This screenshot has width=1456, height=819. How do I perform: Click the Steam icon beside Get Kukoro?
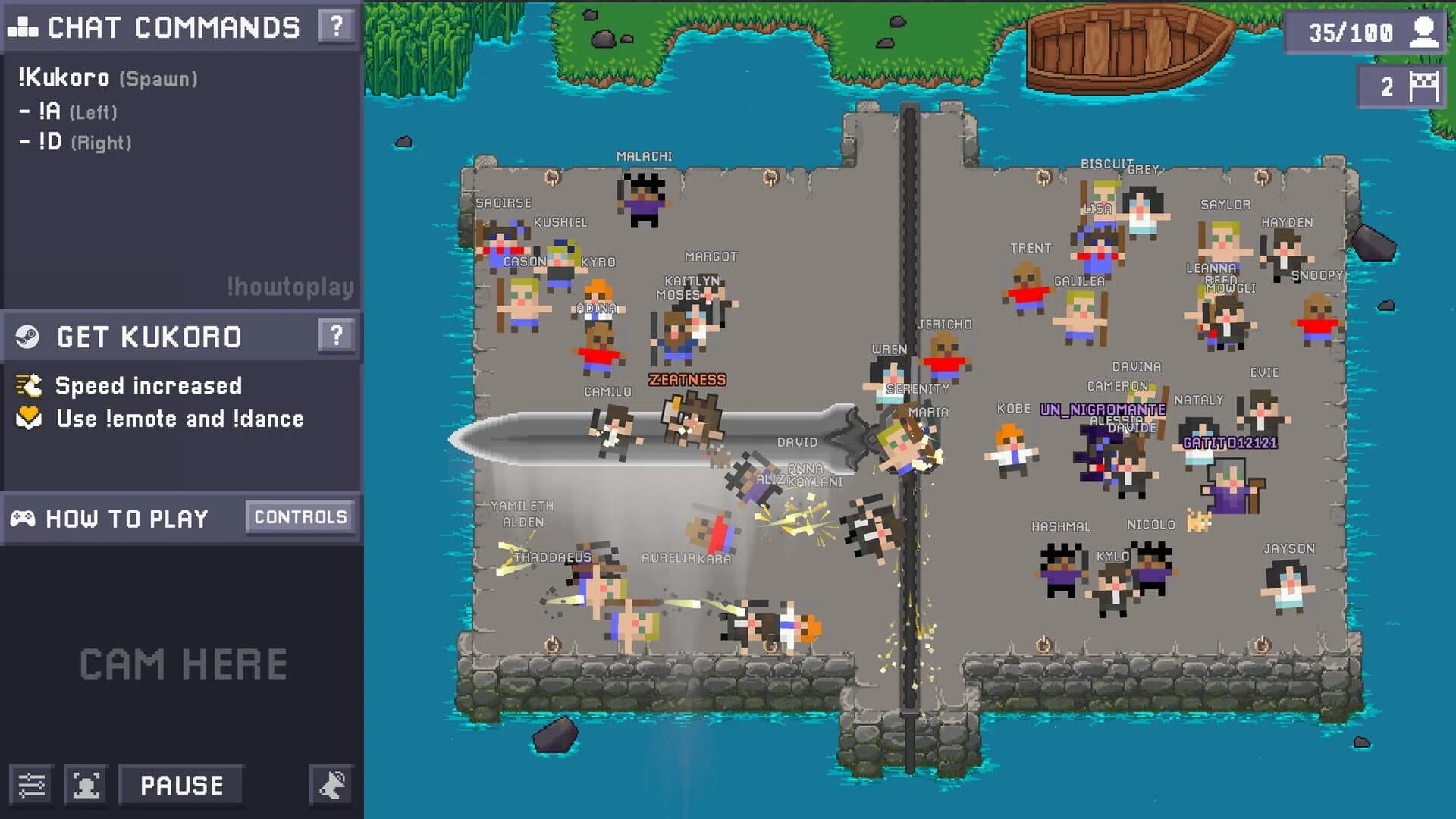click(27, 336)
